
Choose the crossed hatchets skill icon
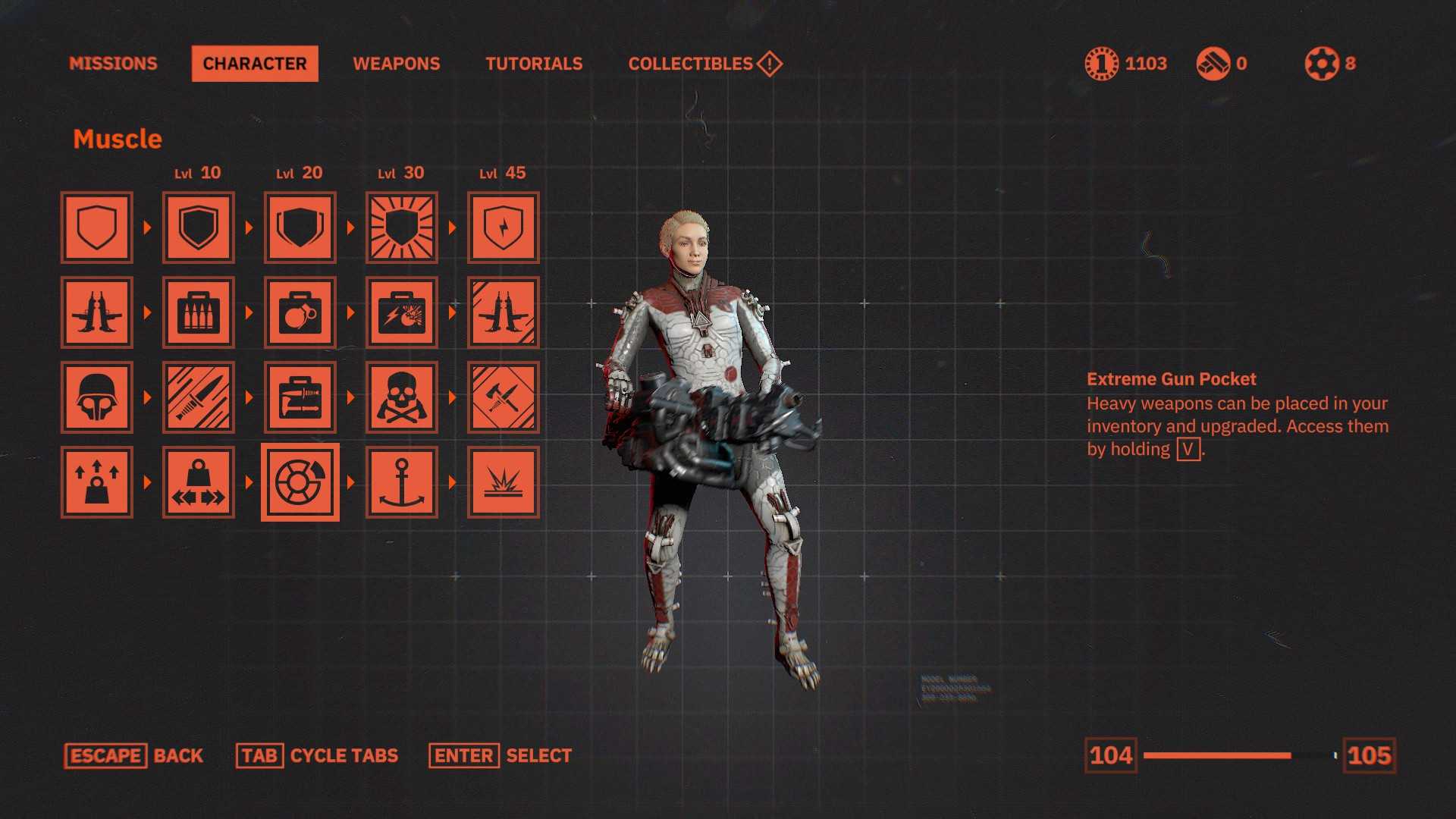pyautogui.click(x=504, y=397)
